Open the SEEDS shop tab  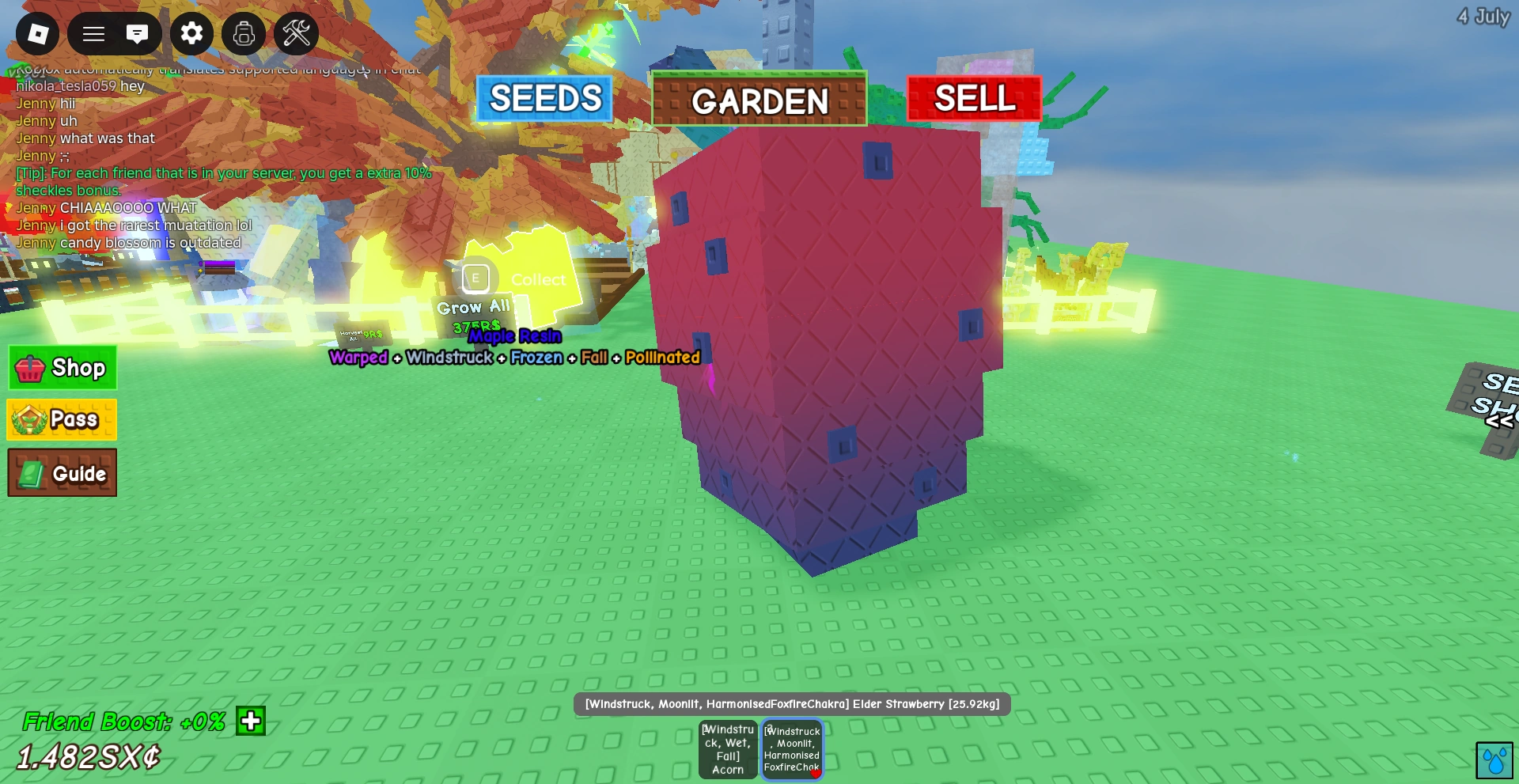click(544, 99)
